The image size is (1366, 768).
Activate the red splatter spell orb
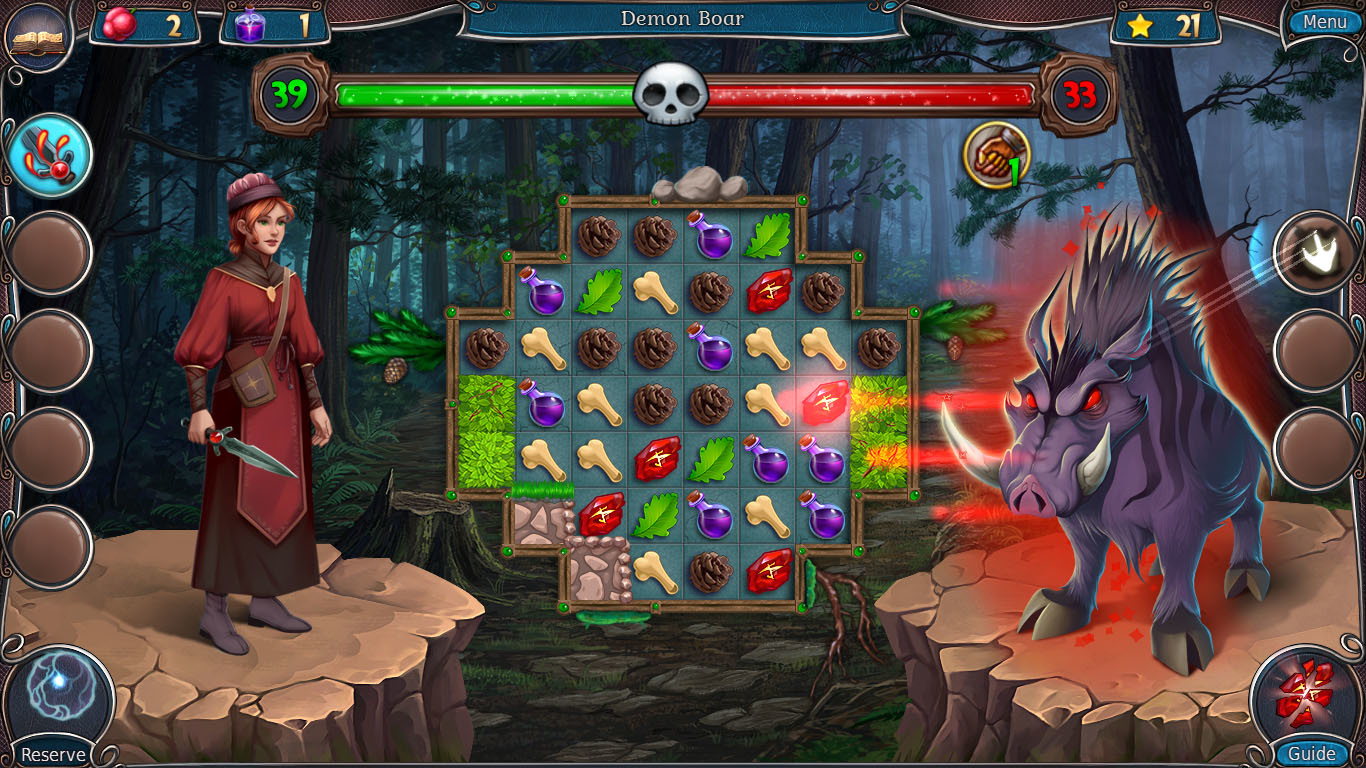coord(51,152)
